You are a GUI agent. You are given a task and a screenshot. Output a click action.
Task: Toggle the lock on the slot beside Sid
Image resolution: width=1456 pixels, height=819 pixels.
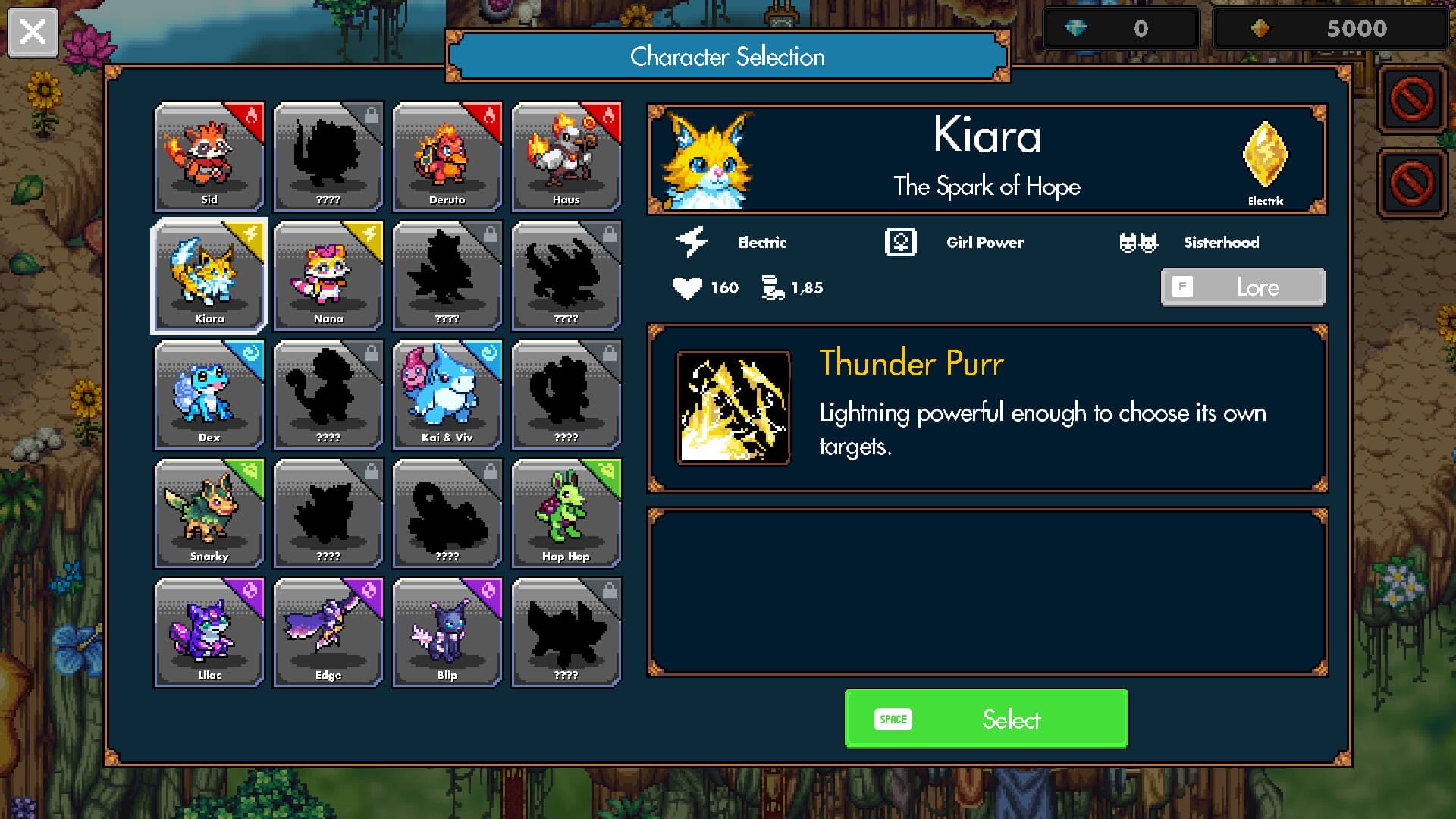click(x=328, y=157)
